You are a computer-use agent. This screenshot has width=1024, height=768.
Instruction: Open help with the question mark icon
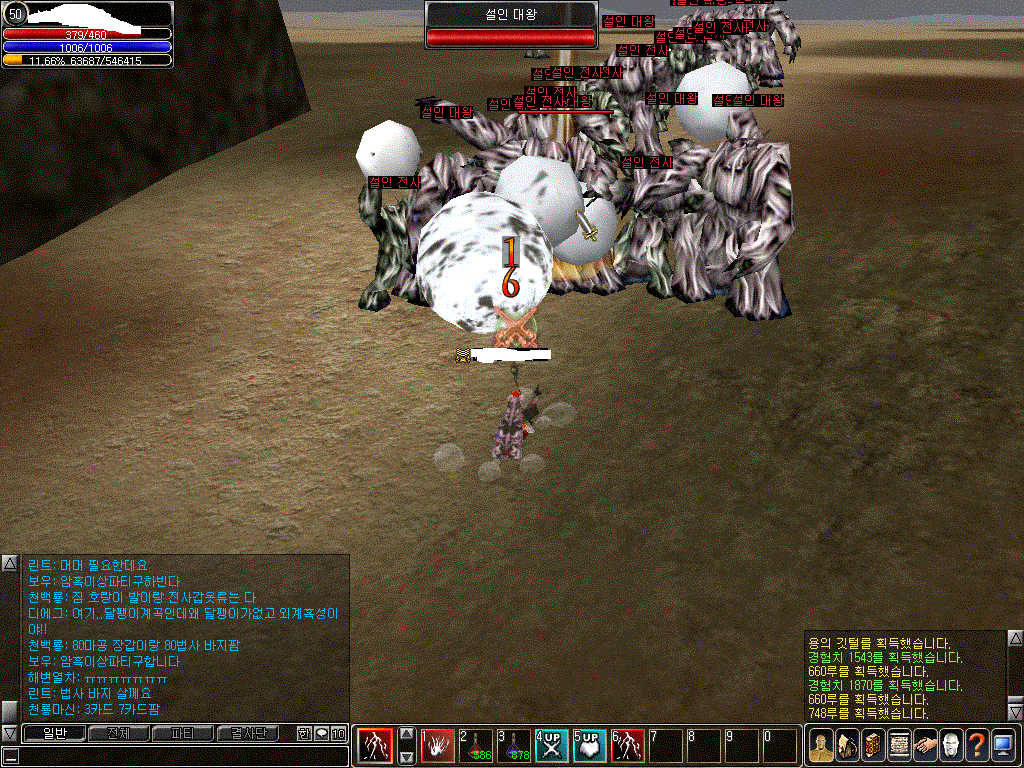pos(976,745)
